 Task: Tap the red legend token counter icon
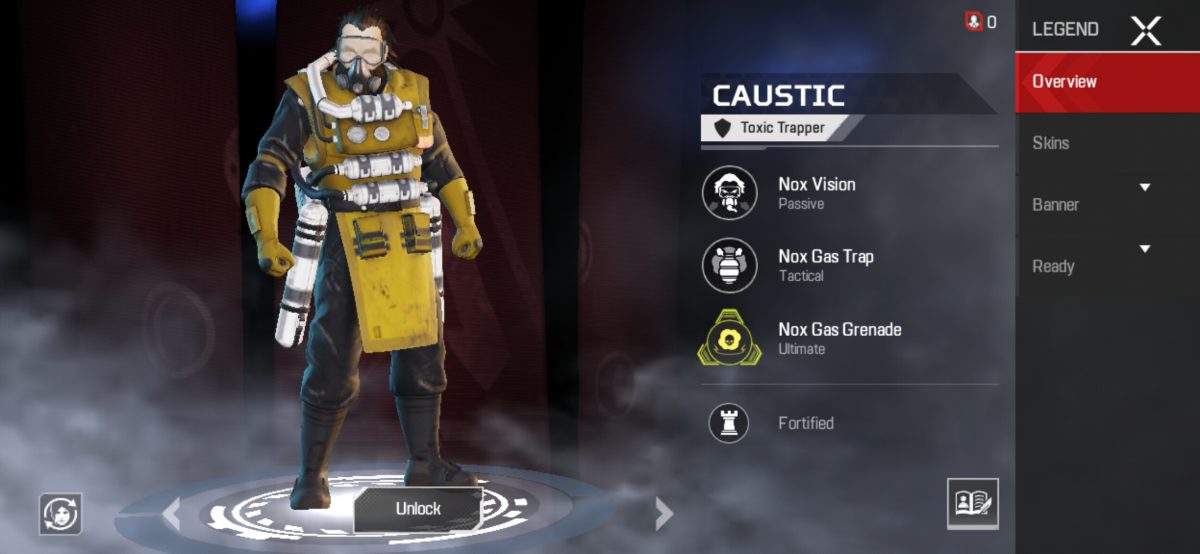(x=974, y=21)
